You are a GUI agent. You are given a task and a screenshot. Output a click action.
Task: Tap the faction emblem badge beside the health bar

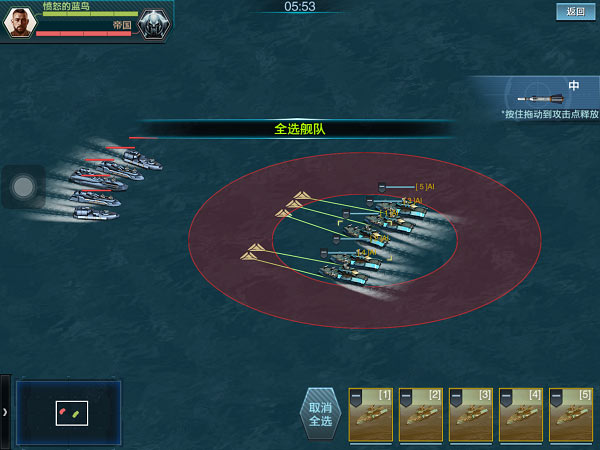(x=154, y=24)
